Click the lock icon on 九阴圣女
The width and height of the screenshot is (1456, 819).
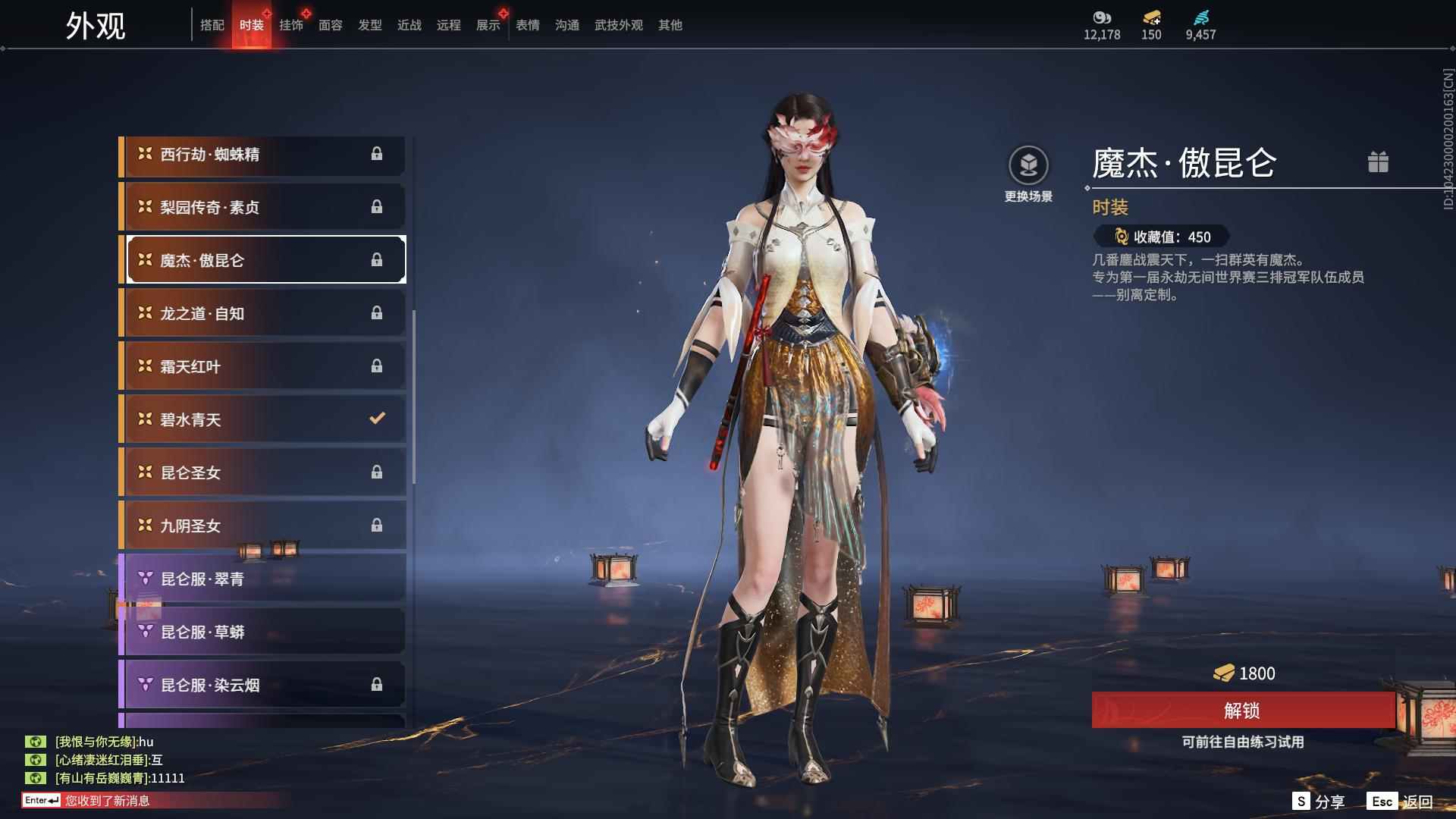tap(378, 525)
